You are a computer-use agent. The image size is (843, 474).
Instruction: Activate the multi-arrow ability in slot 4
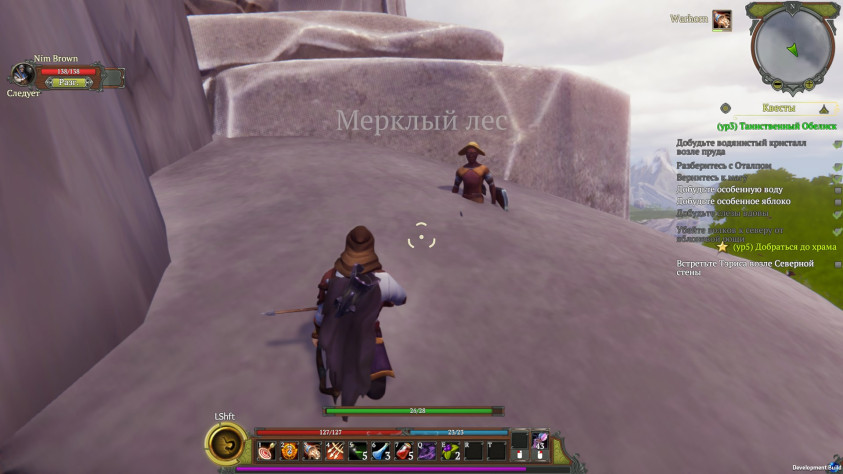click(x=334, y=451)
